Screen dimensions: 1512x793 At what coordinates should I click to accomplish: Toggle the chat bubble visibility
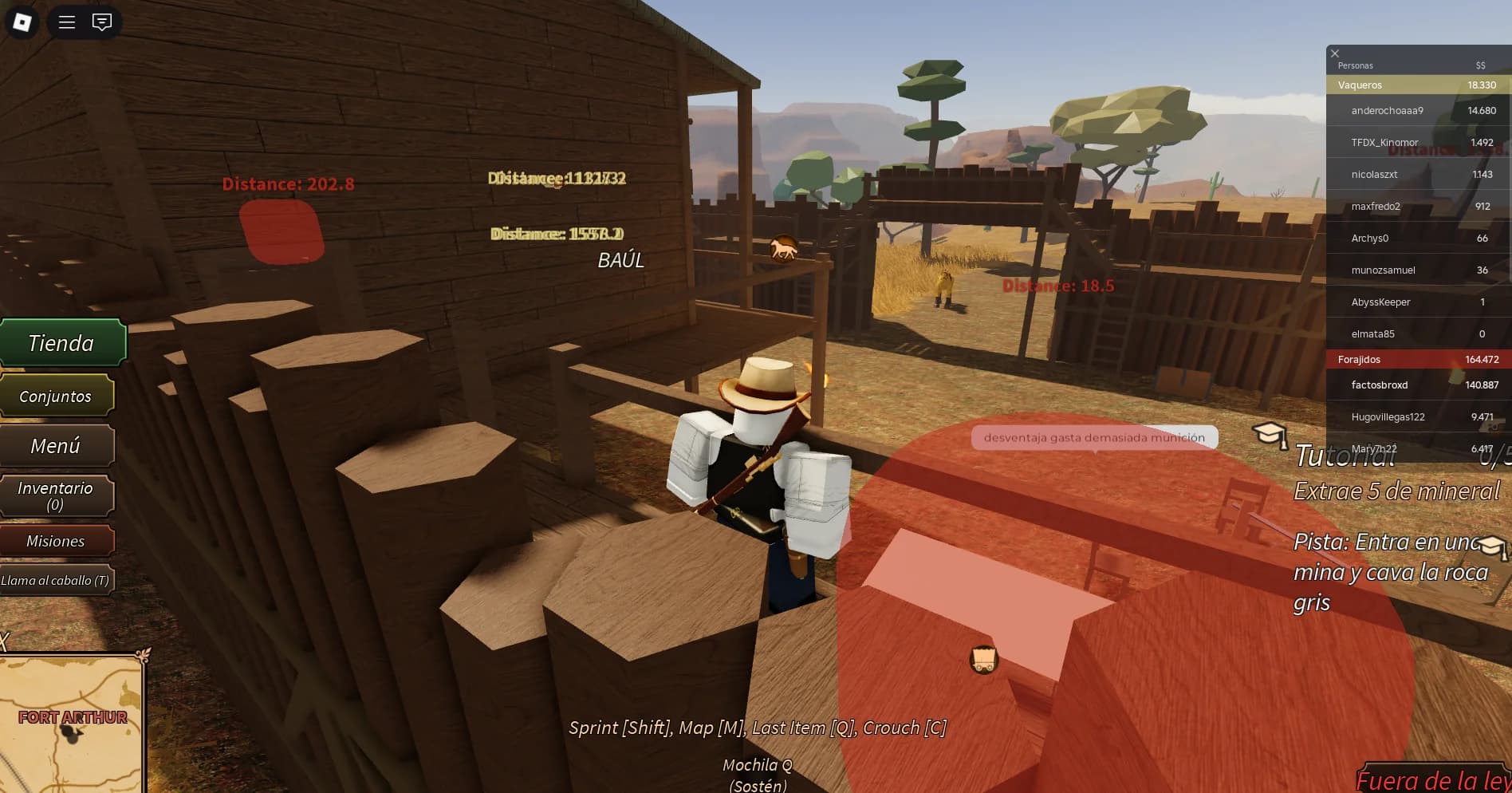pyautogui.click(x=101, y=22)
